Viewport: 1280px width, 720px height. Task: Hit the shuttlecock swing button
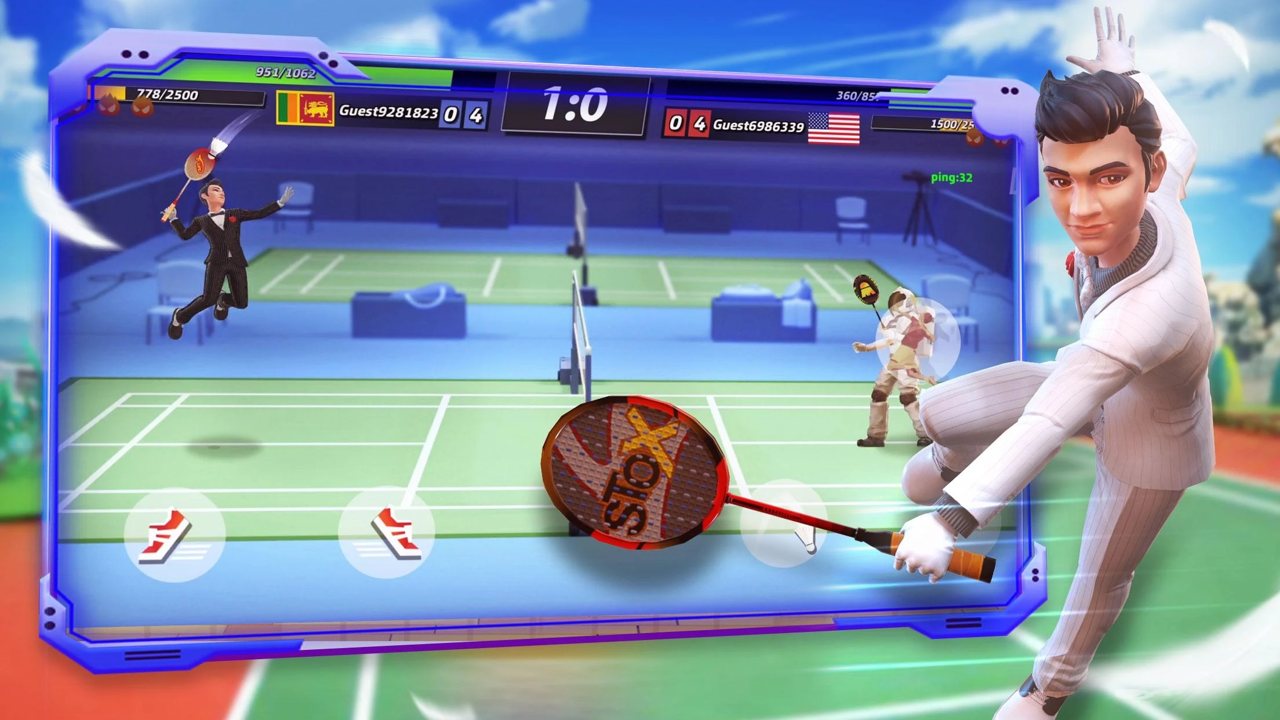[x=786, y=526]
